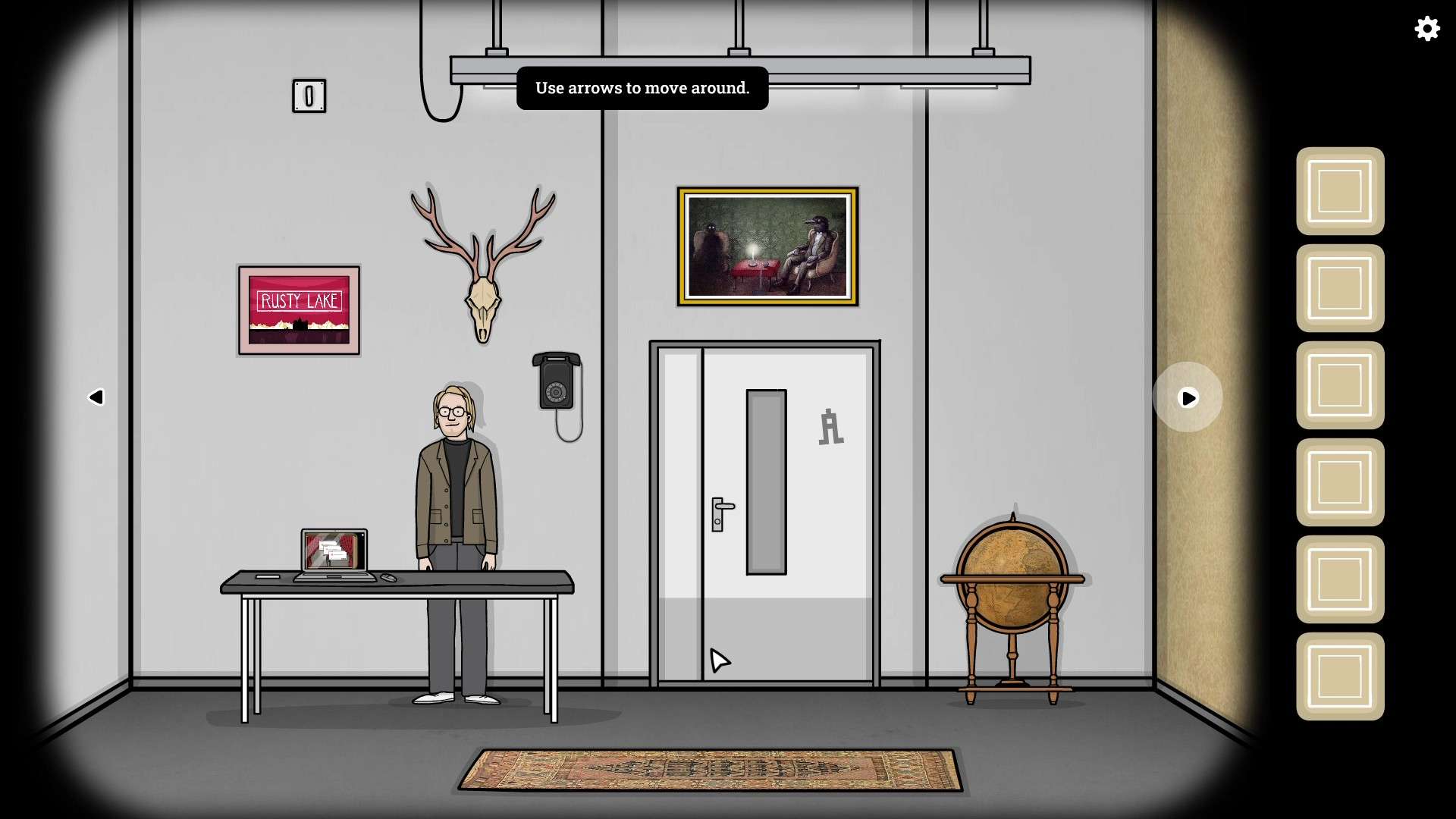Image resolution: width=1456 pixels, height=819 pixels.
Task: Select the top inventory slot
Action: coord(1339,191)
